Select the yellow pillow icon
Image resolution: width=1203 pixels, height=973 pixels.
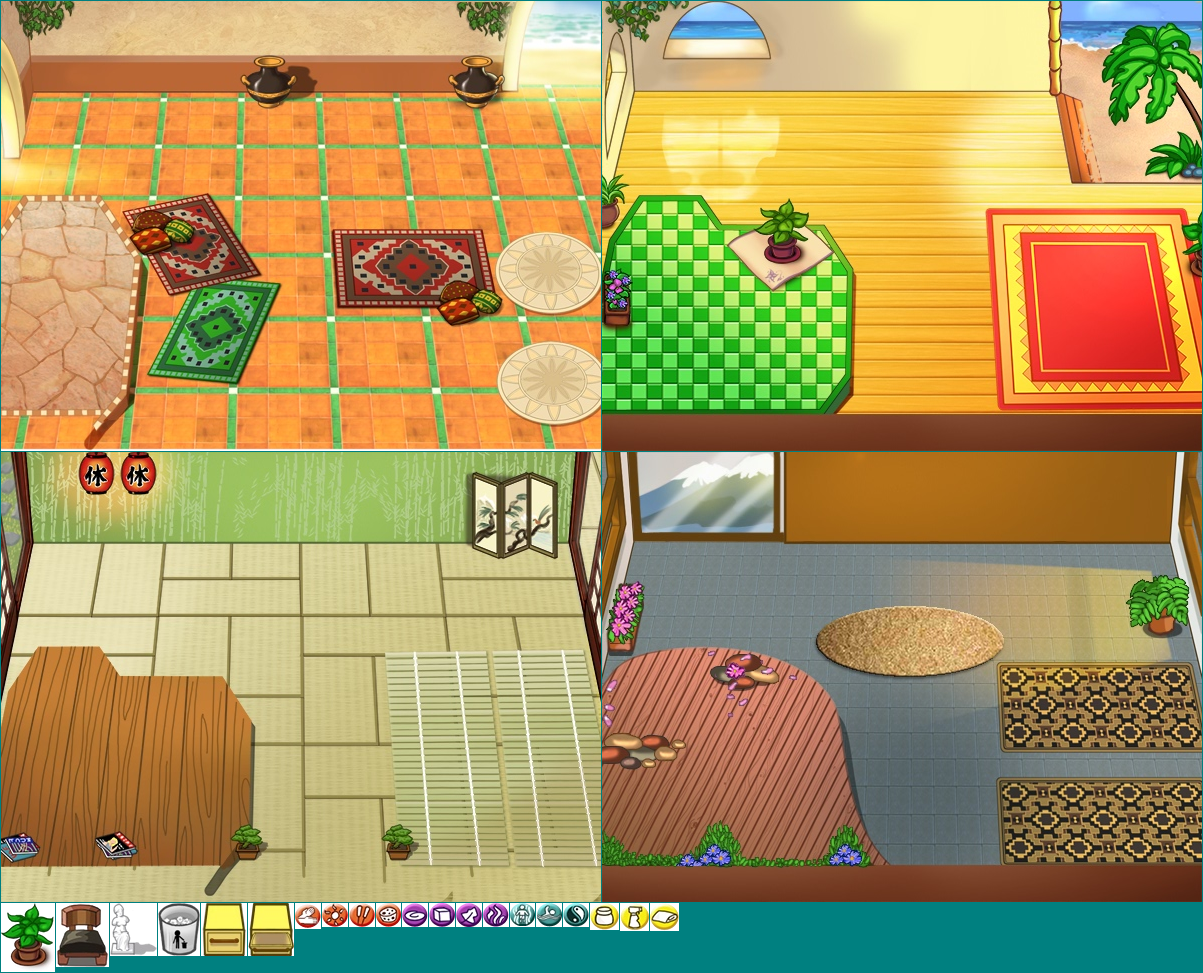coord(664,915)
